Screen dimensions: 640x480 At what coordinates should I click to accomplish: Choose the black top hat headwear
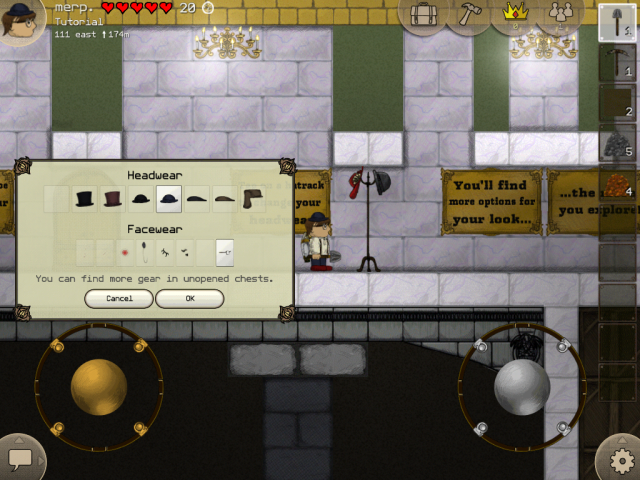click(85, 198)
